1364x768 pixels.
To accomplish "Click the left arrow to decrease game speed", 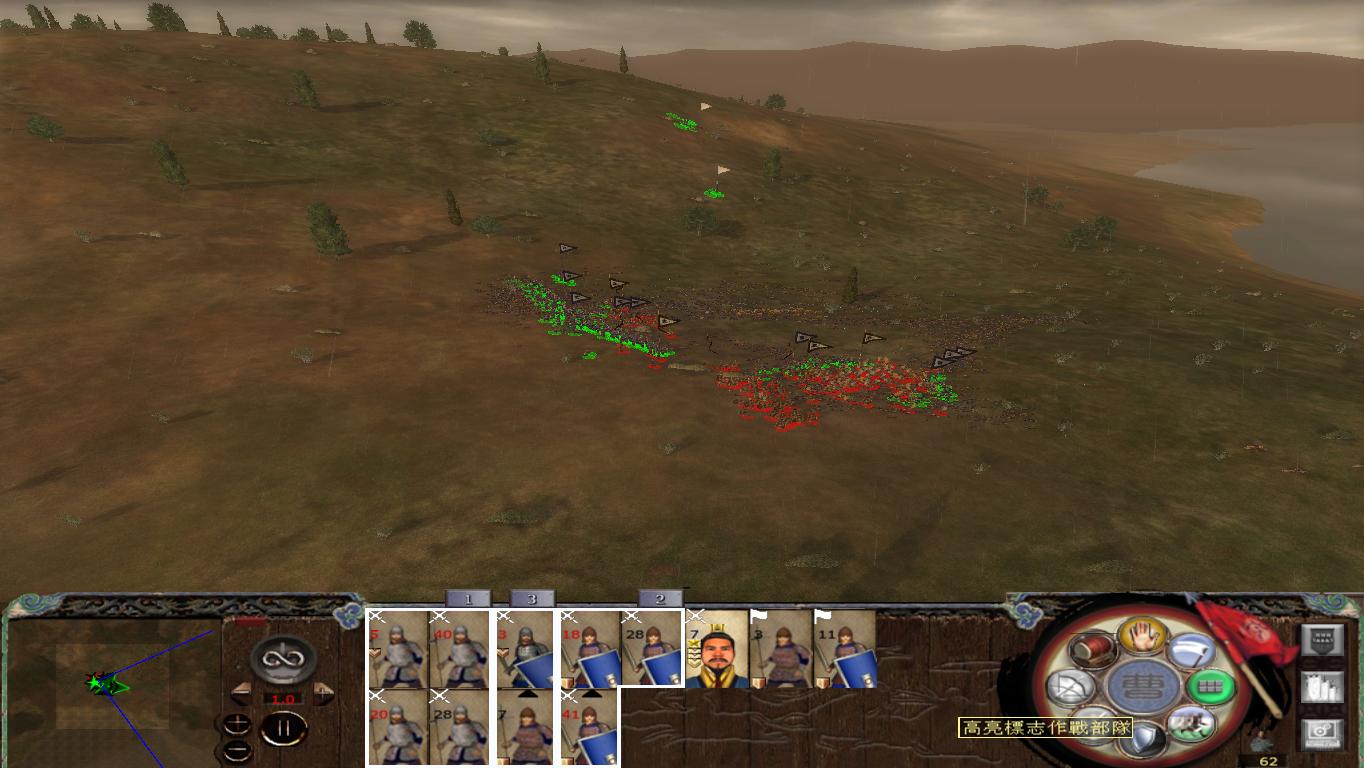I will [x=240, y=693].
